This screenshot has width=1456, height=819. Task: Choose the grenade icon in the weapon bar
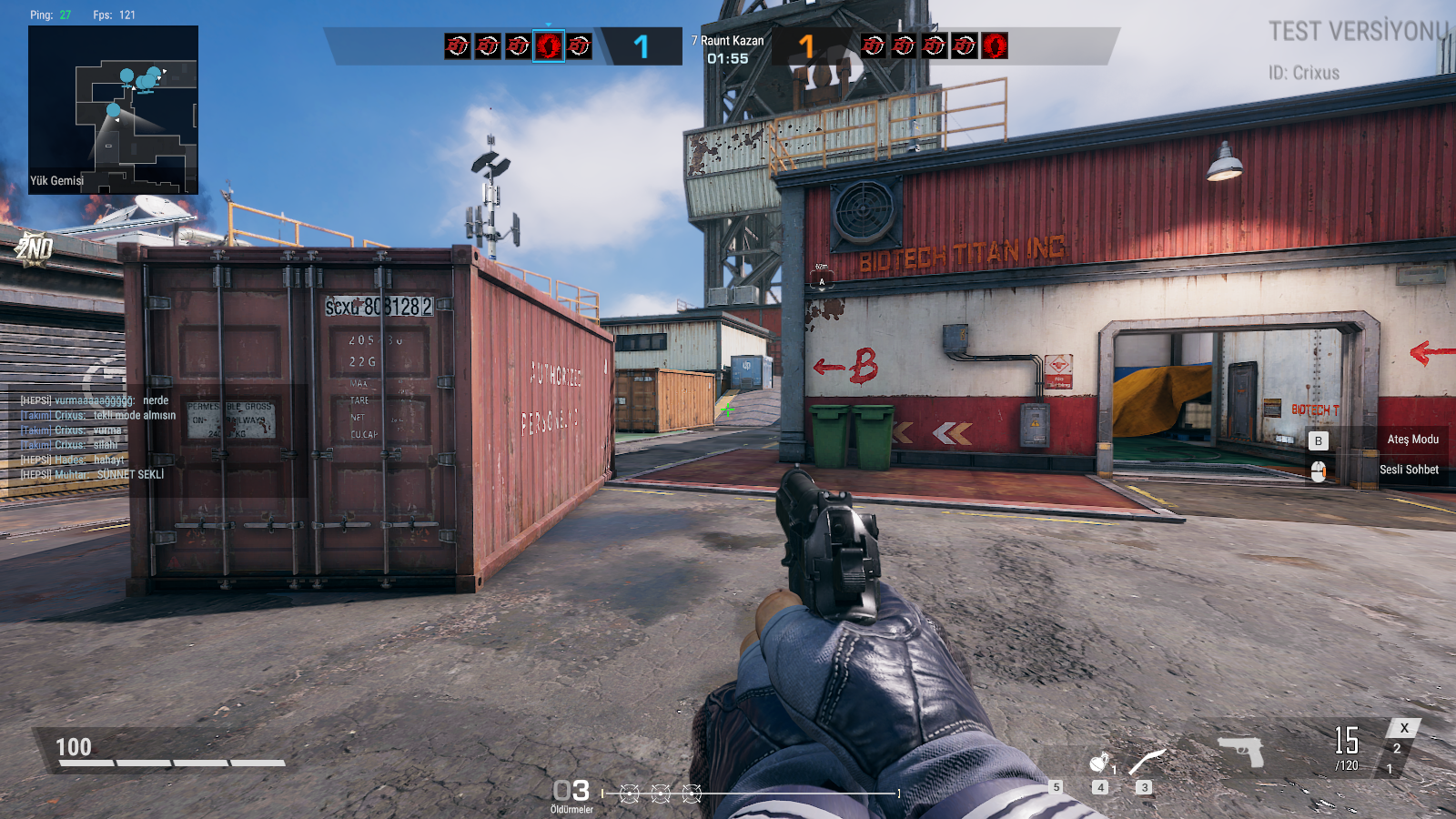click(x=1100, y=762)
